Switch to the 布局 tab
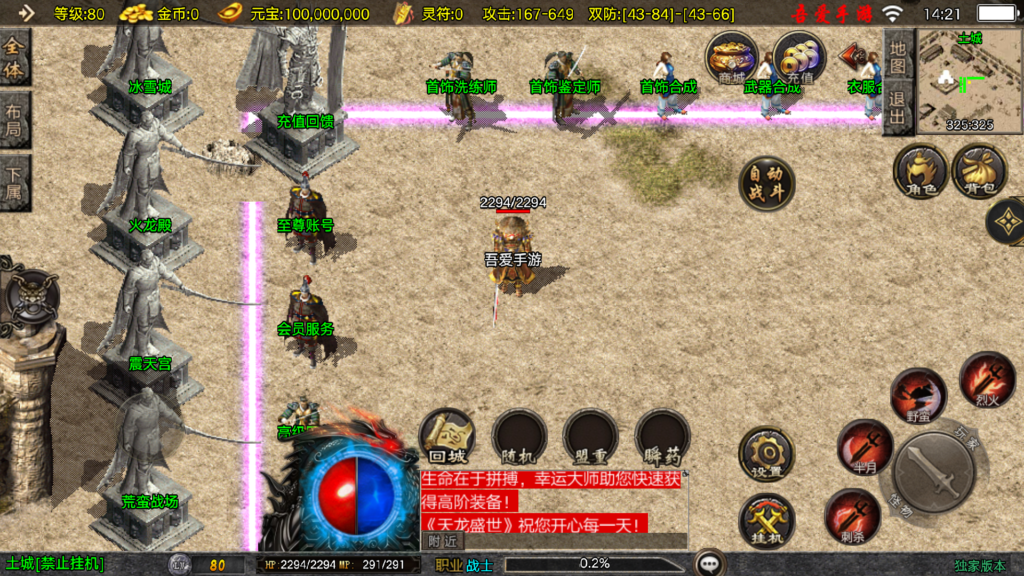The height and width of the screenshot is (576, 1024). click(15, 120)
